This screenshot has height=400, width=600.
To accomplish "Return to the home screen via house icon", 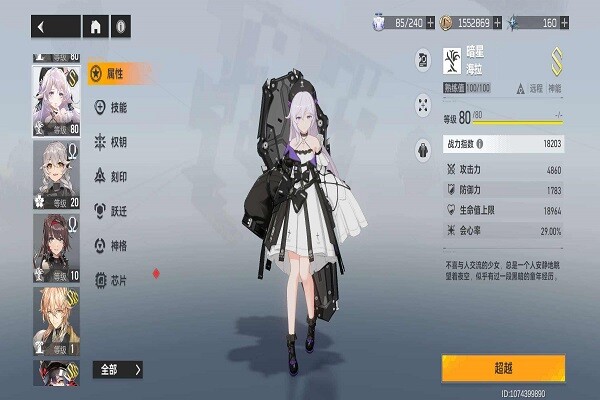I will (x=97, y=27).
